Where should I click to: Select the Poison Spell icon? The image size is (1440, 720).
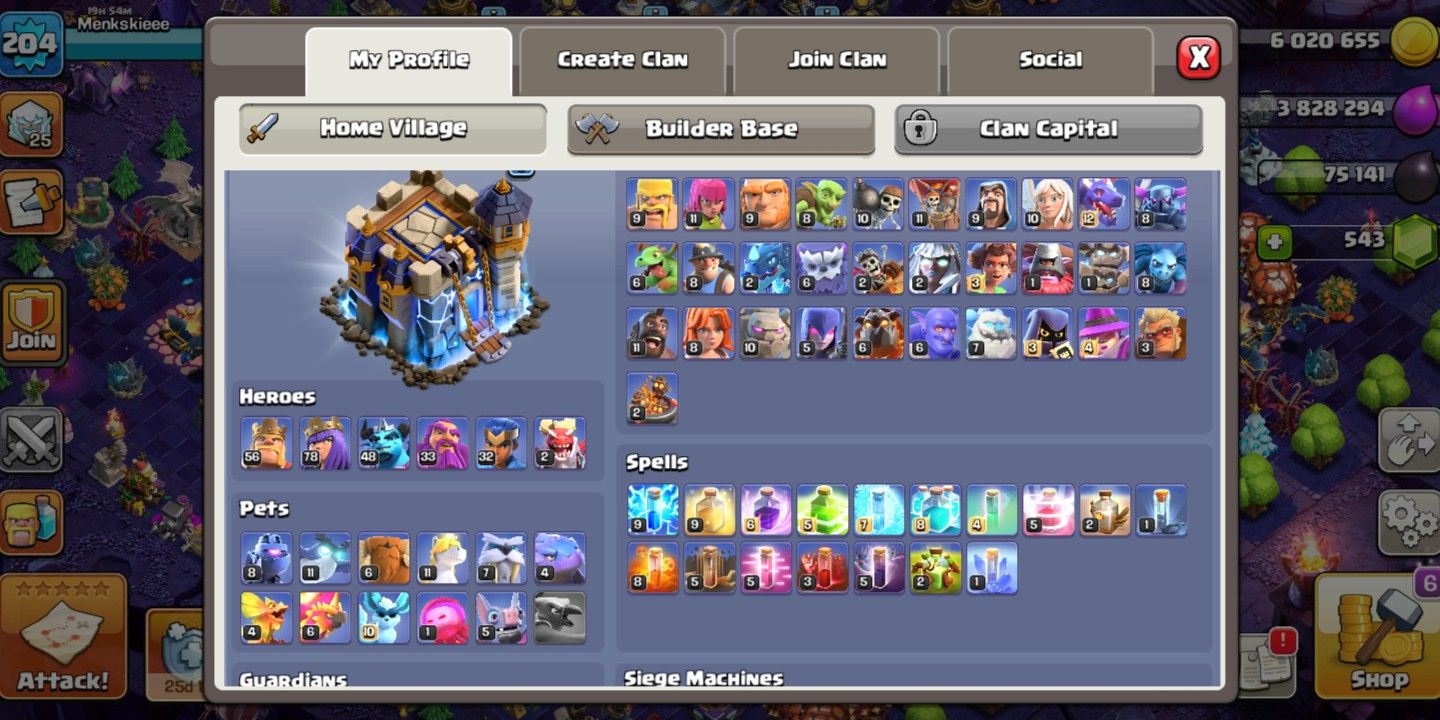(x=650, y=568)
